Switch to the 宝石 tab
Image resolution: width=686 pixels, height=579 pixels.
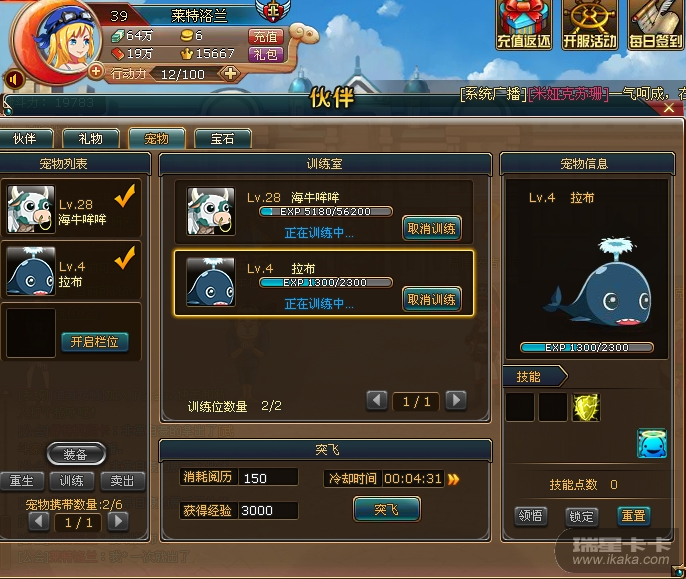223,139
